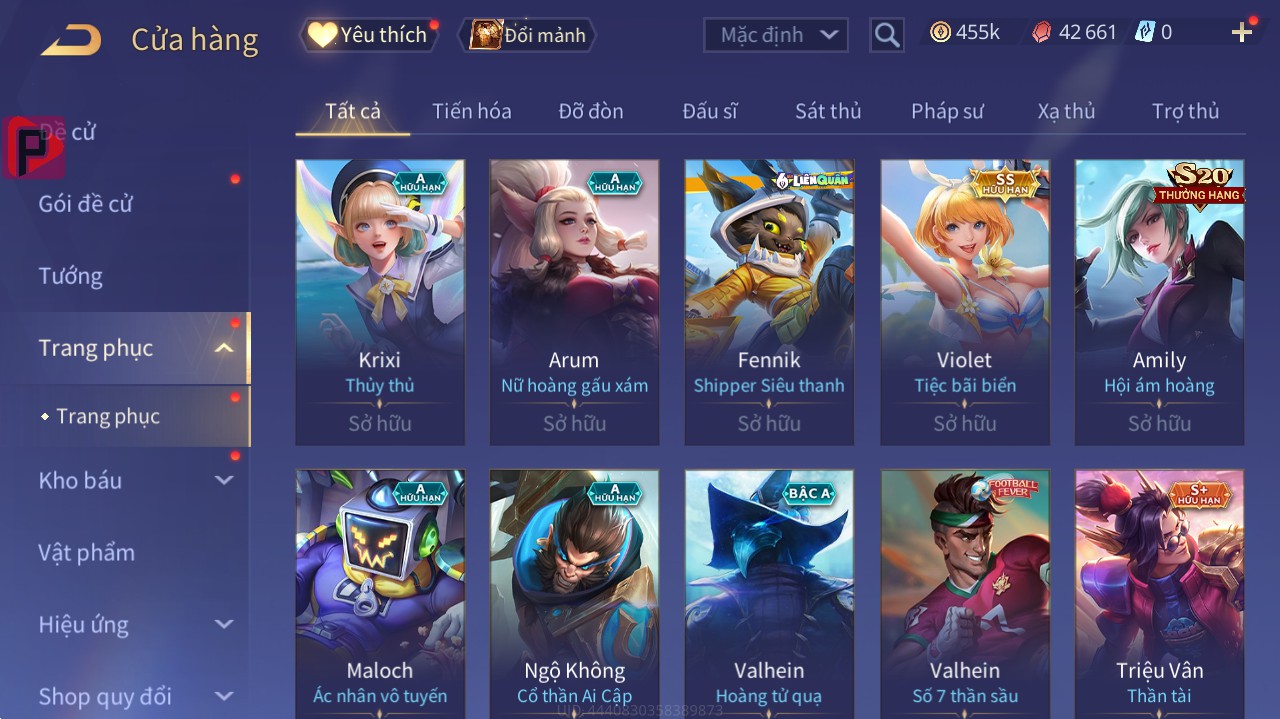
Task: Choose the Xạ thủ tab
Action: (1066, 111)
